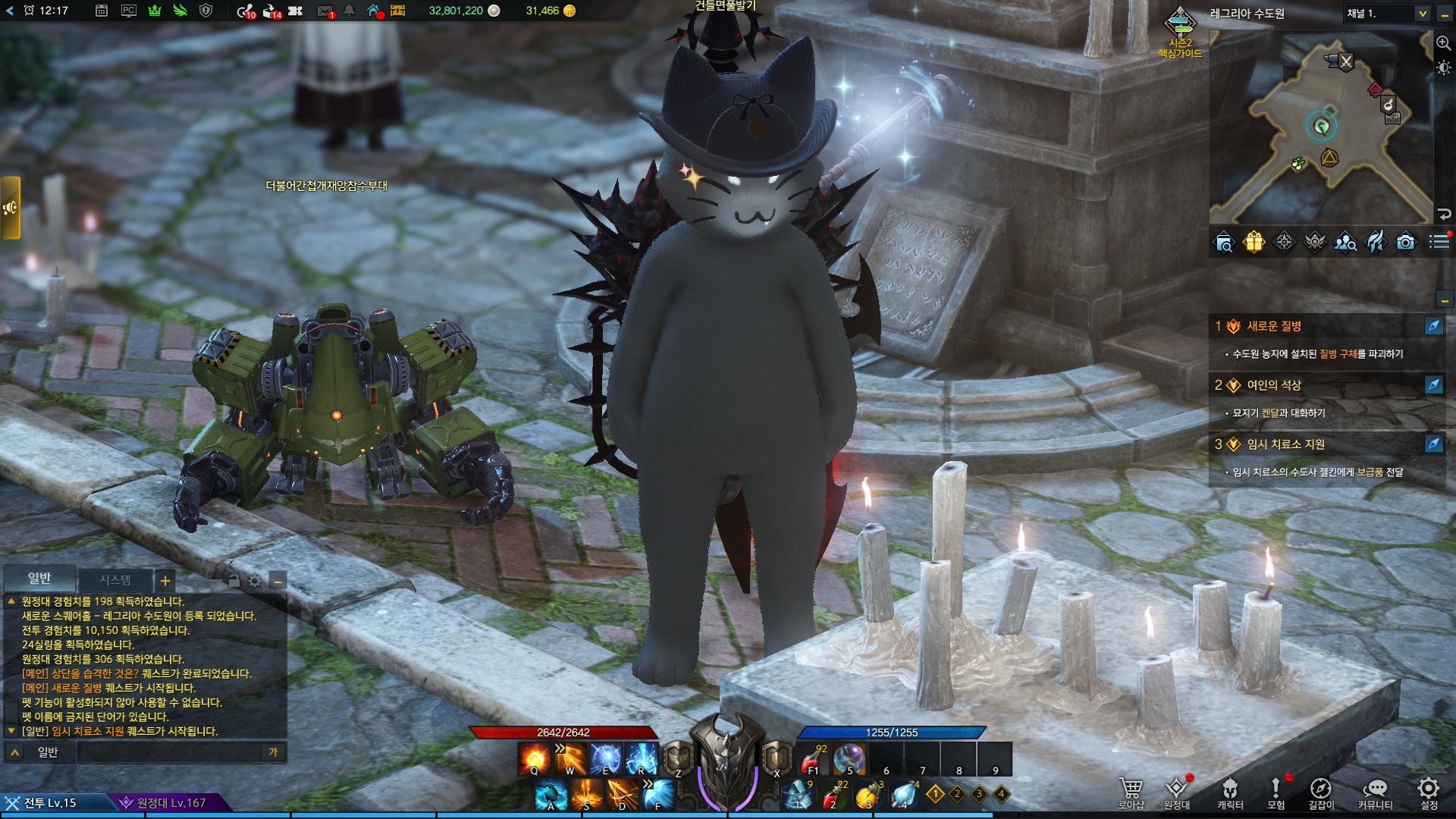Open the 길잡이 guide menu
1456x819 pixels.
click(x=1320, y=792)
